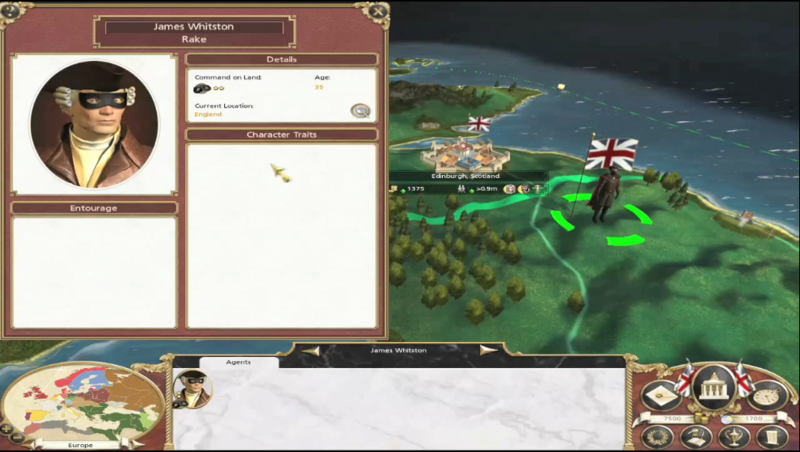Select the Agents tab
This screenshot has width=800, height=452.
238,362
